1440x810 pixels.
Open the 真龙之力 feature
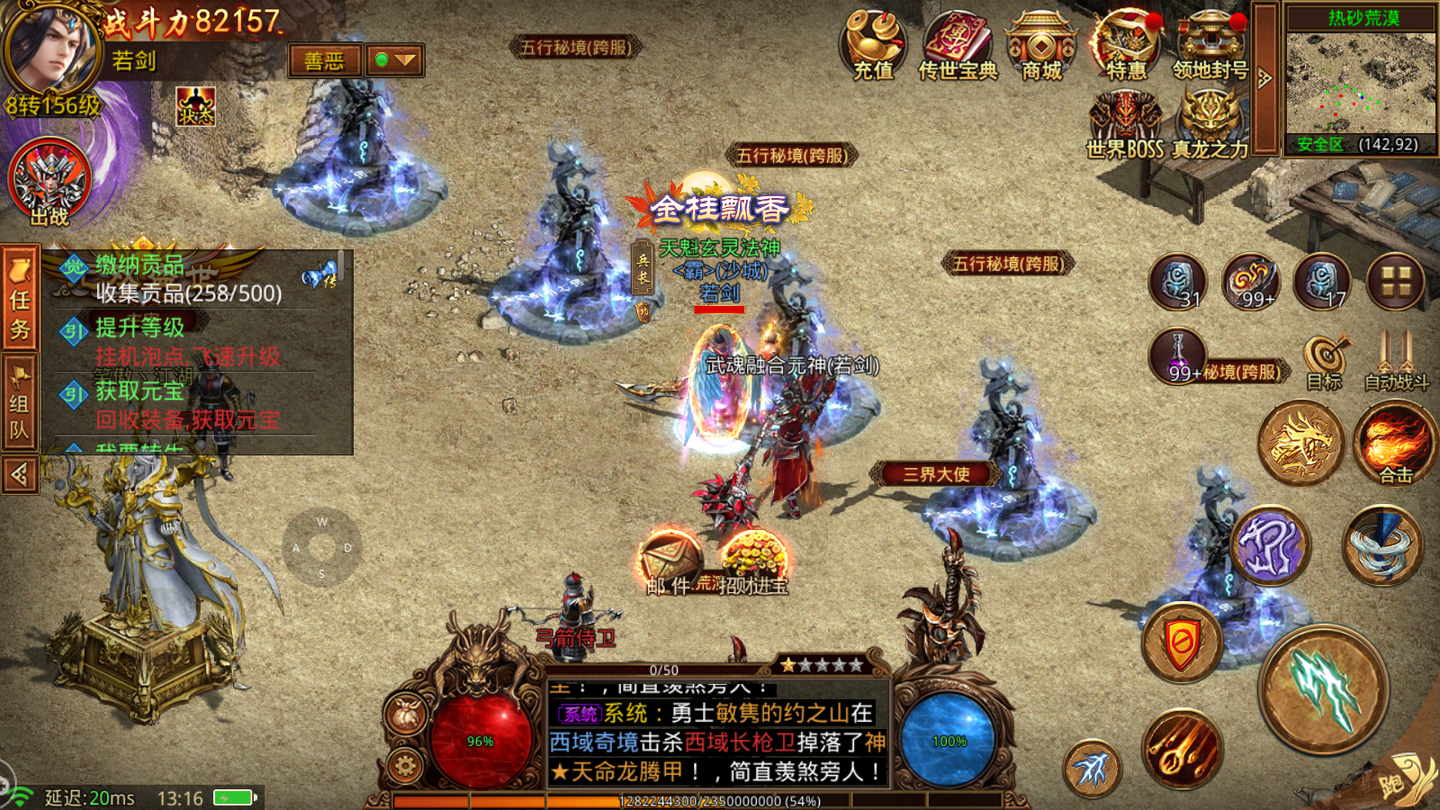pos(1210,123)
